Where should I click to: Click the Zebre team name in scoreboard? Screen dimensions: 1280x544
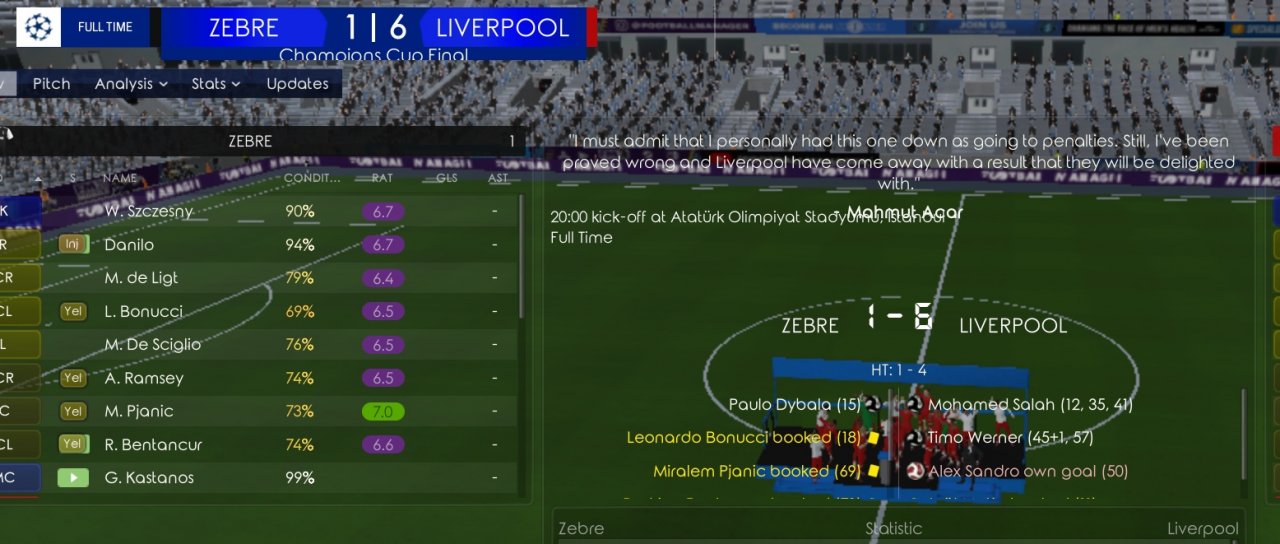(244, 28)
